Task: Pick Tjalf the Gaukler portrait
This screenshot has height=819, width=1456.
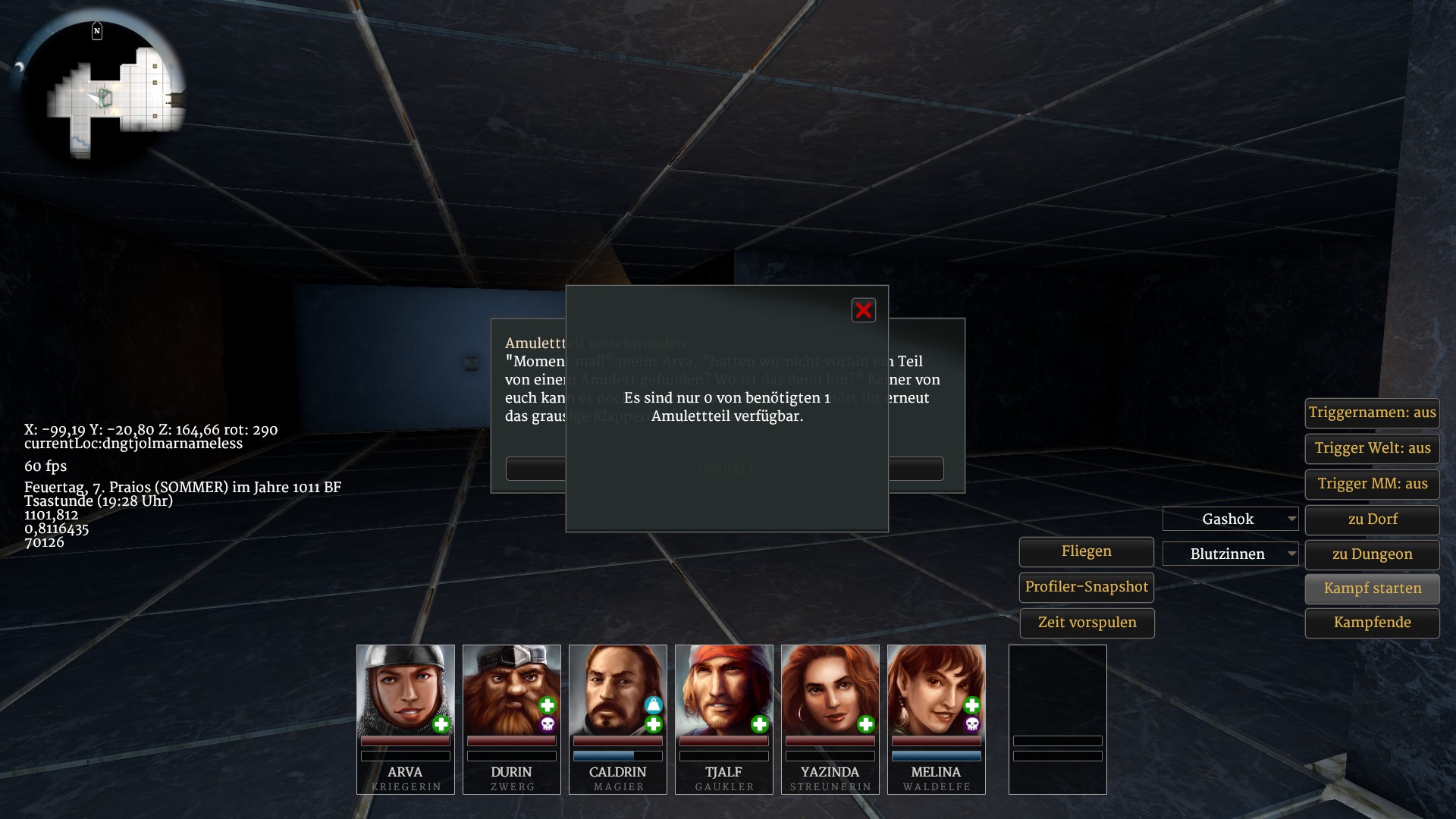Action: click(x=723, y=690)
